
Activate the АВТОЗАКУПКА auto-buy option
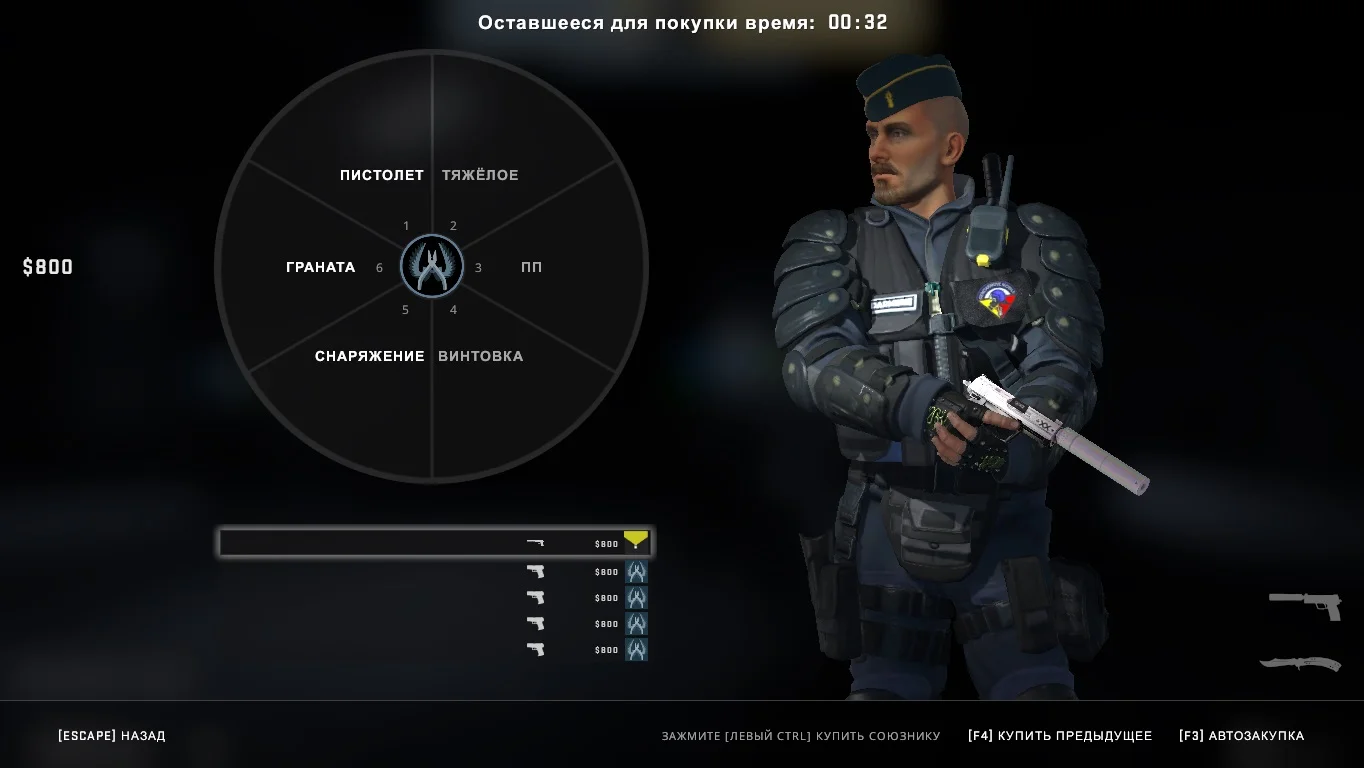(x=1241, y=736)
